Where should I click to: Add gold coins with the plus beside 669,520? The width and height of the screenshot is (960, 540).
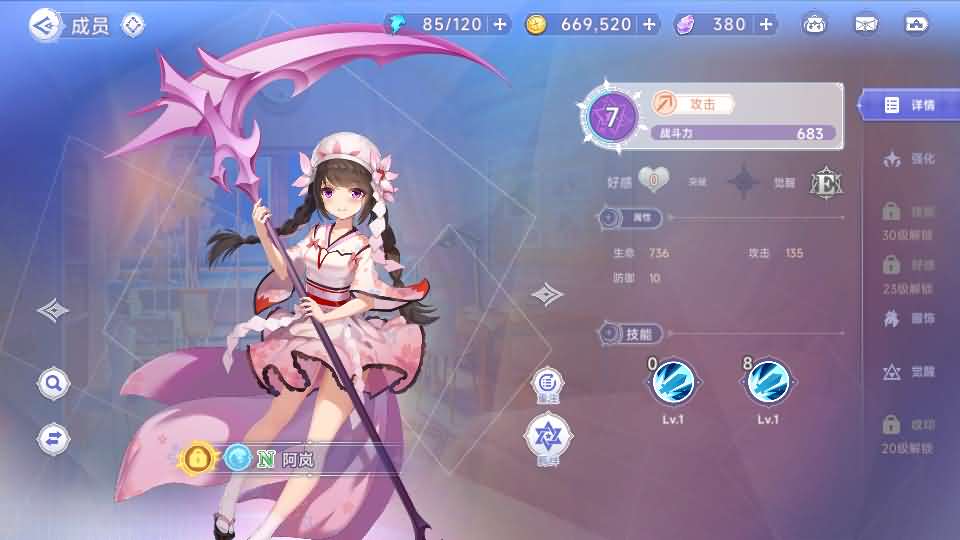pos(649,24)
